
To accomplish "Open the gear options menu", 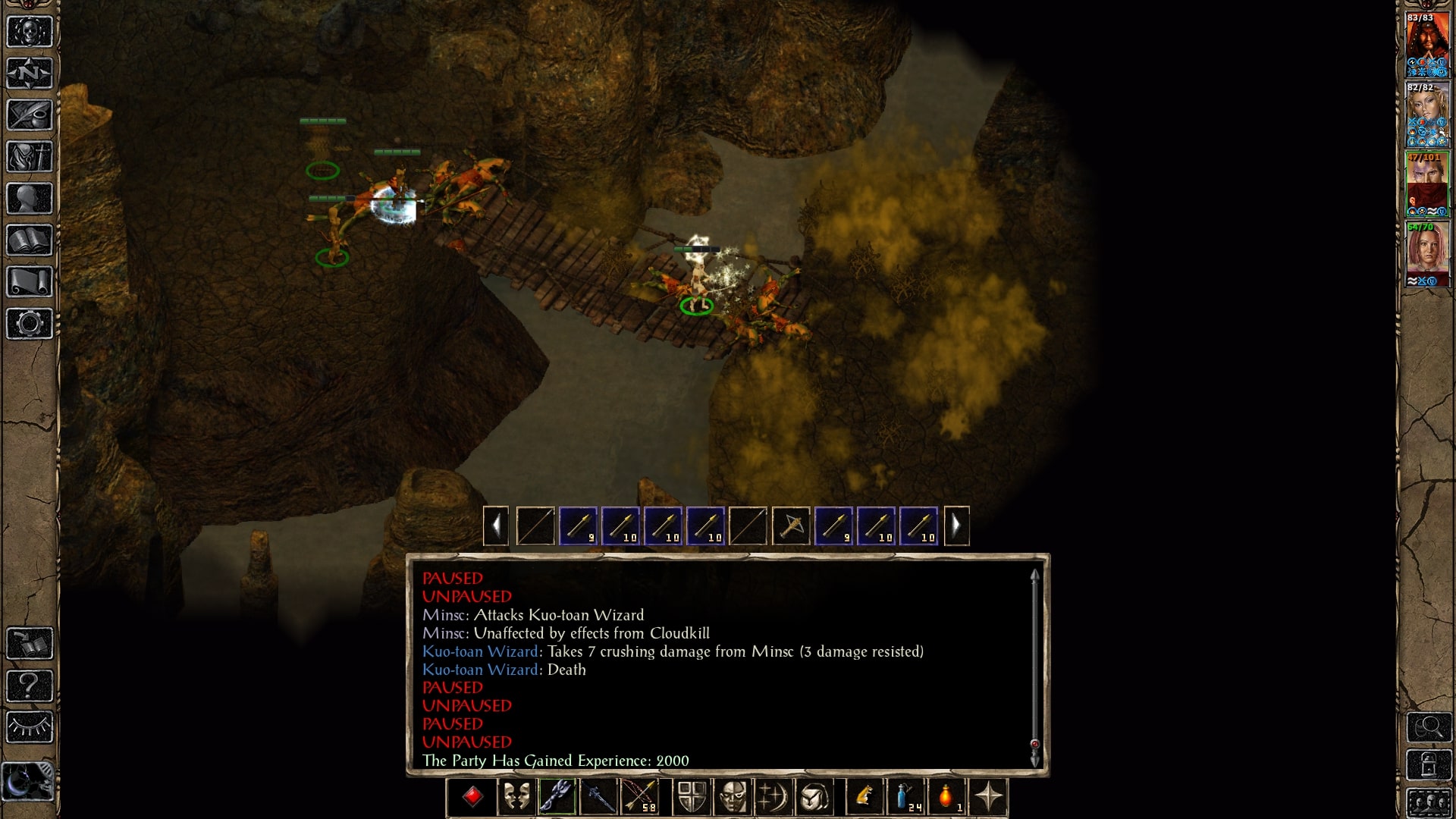I will (x=30, y=324).
